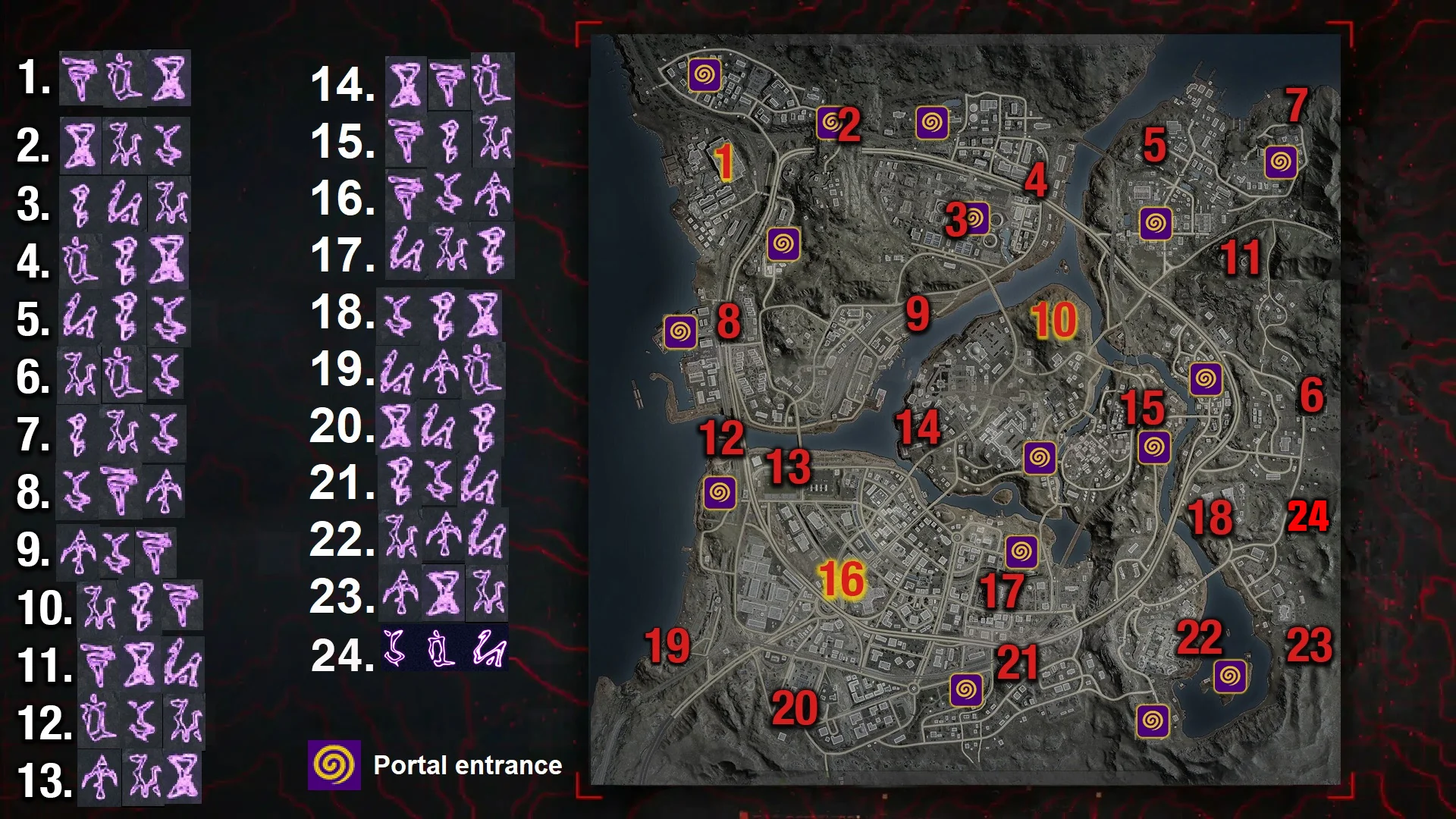Open the portal entrance near marker 7
The height and width of the screenshot is (819, 1456).
tap(1282, 162)
